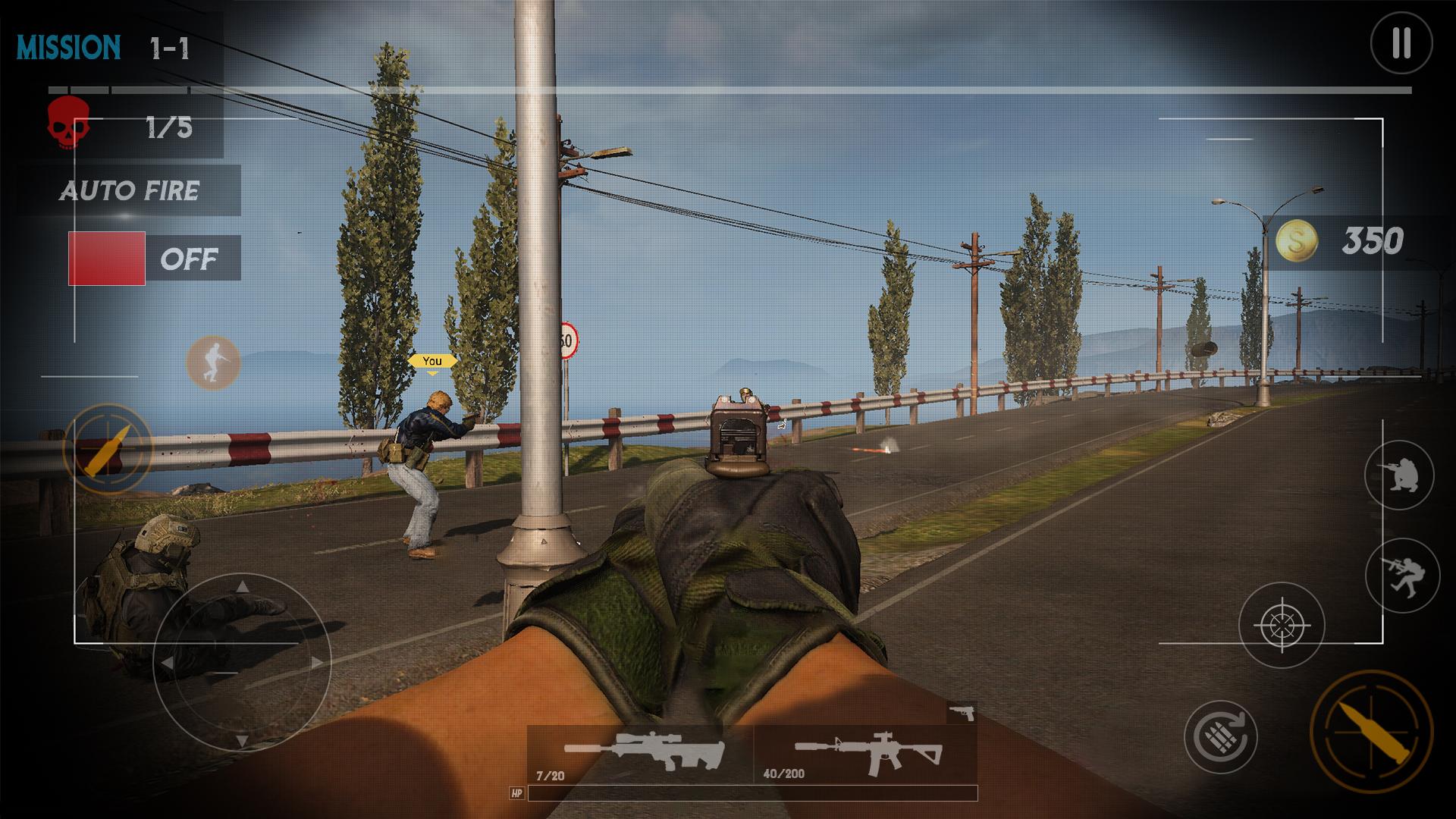Activate the crouch soldier icon
The width and height of the screenshot is (1456, 819).
1399,475
